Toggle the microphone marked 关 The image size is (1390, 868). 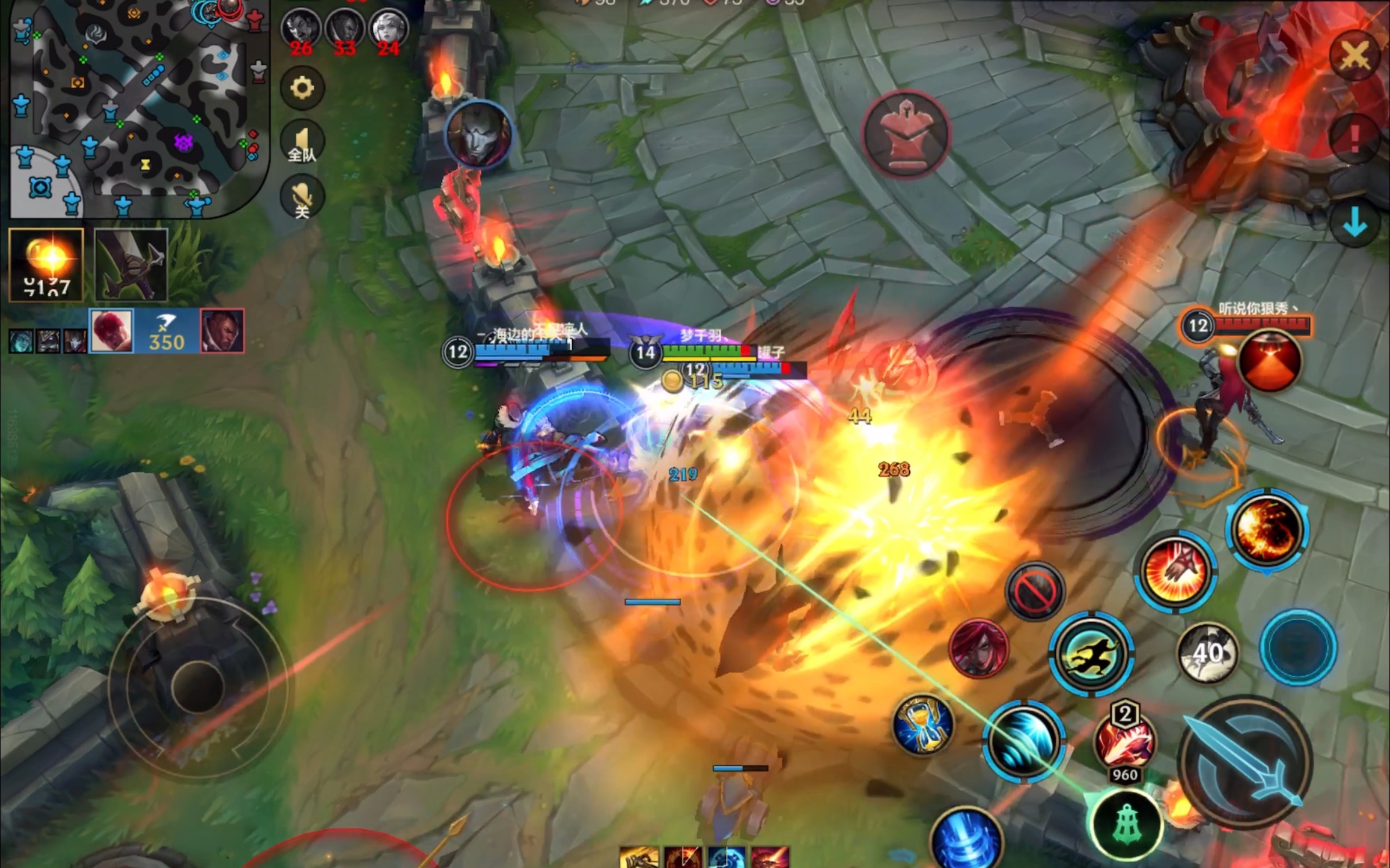click(x=302, y=198)
